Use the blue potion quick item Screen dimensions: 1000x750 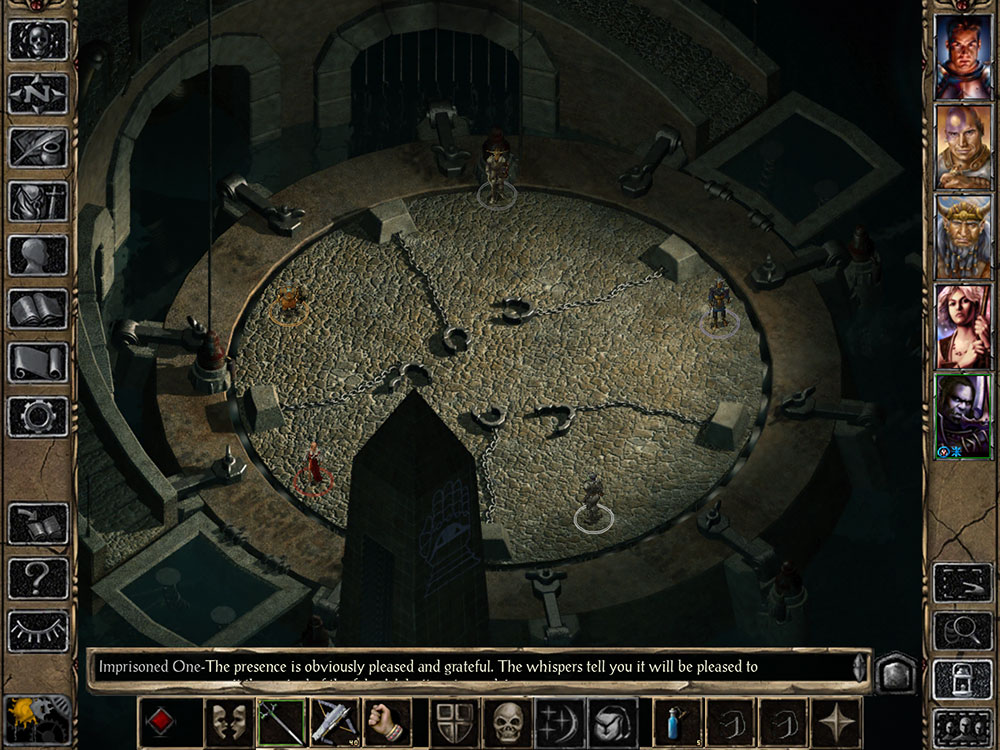[x=677, y=722]
